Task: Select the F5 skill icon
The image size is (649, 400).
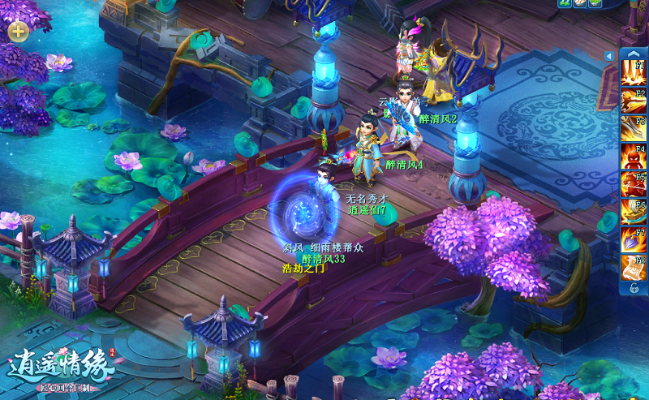Action: (x=633, y=184)
